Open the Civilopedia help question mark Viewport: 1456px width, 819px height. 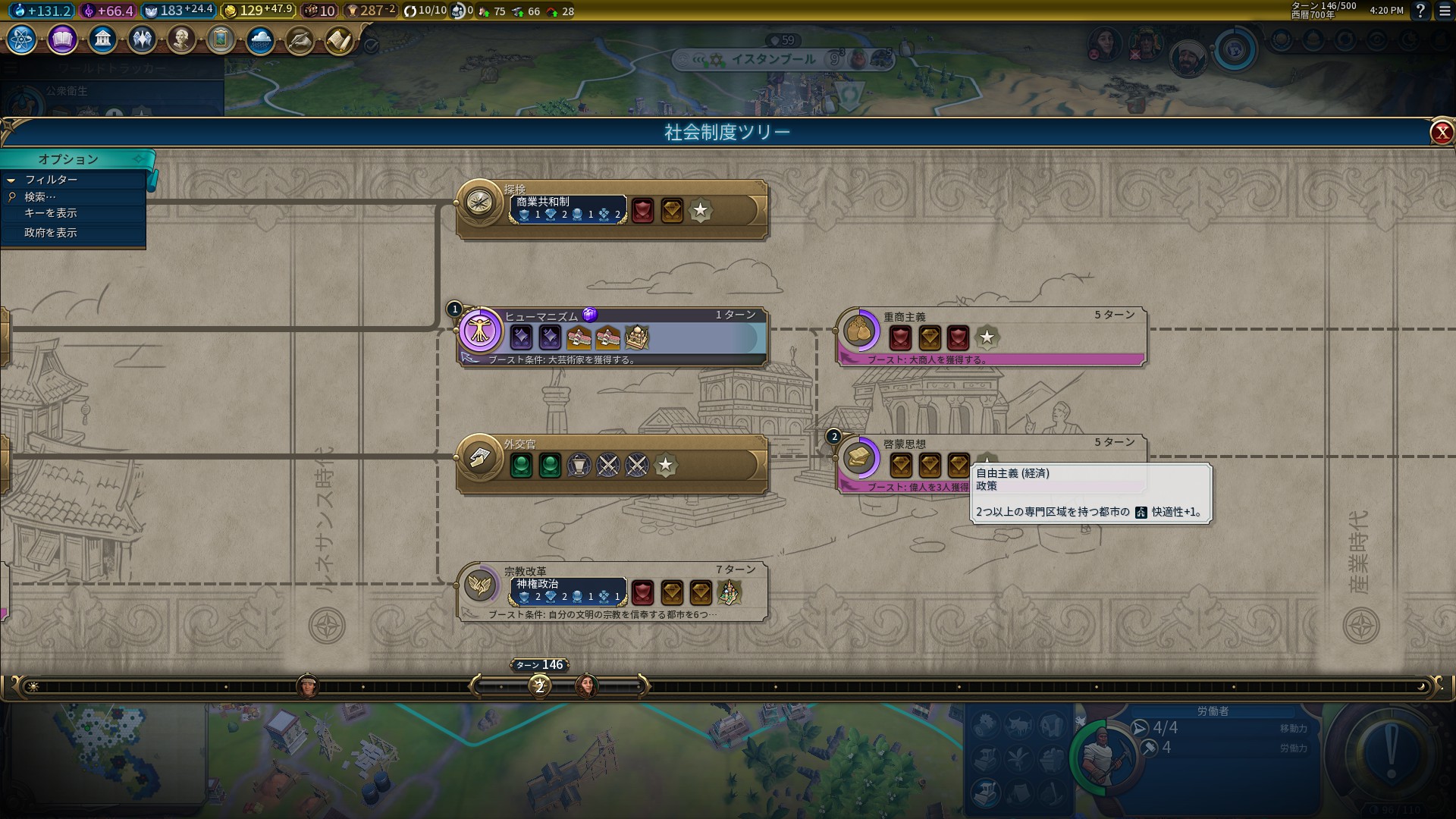pyautogui.click(x=1420, y=11)
